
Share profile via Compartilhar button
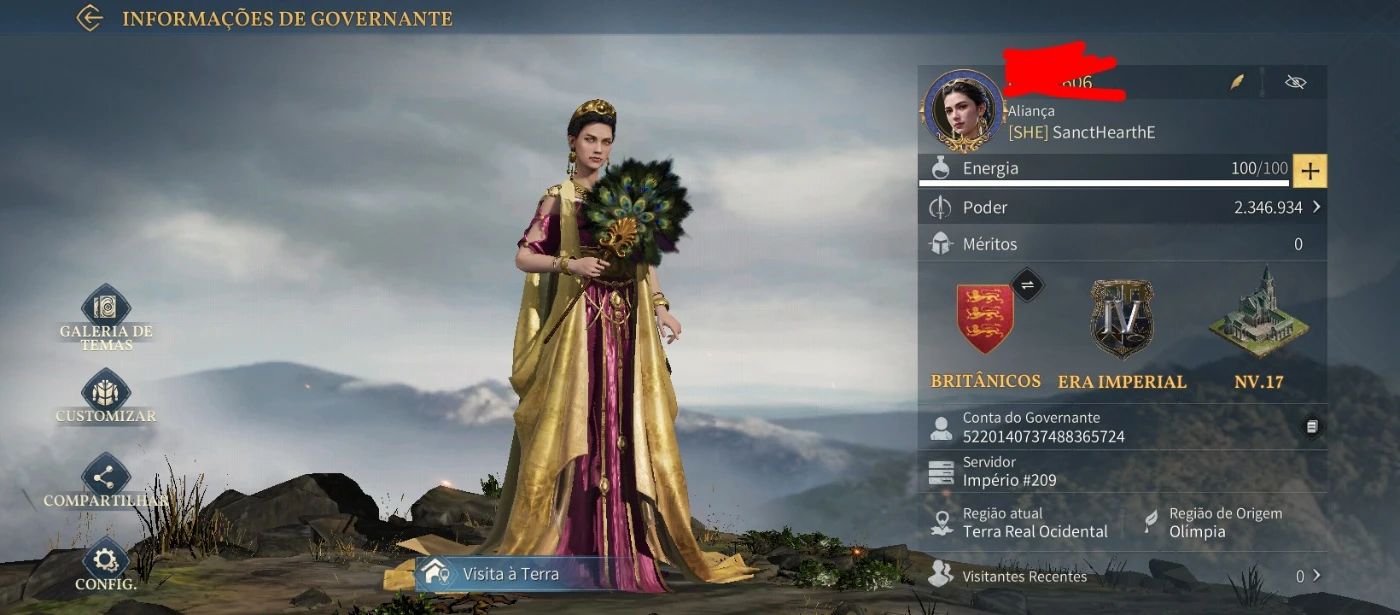[x=105, y=475]
